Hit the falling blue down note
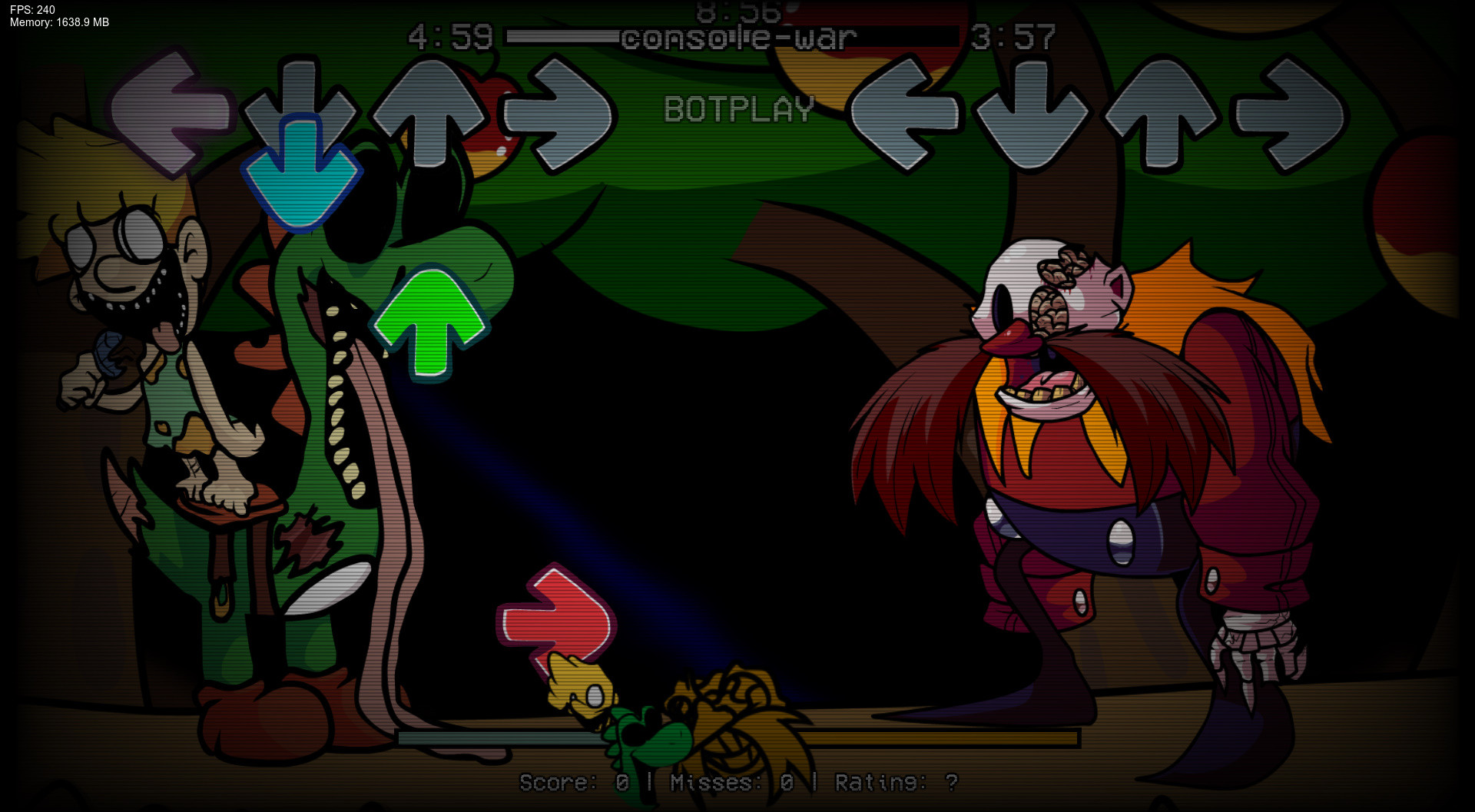Image resolution: width=1475 pixels, height=812 pixels. point(303,173)
